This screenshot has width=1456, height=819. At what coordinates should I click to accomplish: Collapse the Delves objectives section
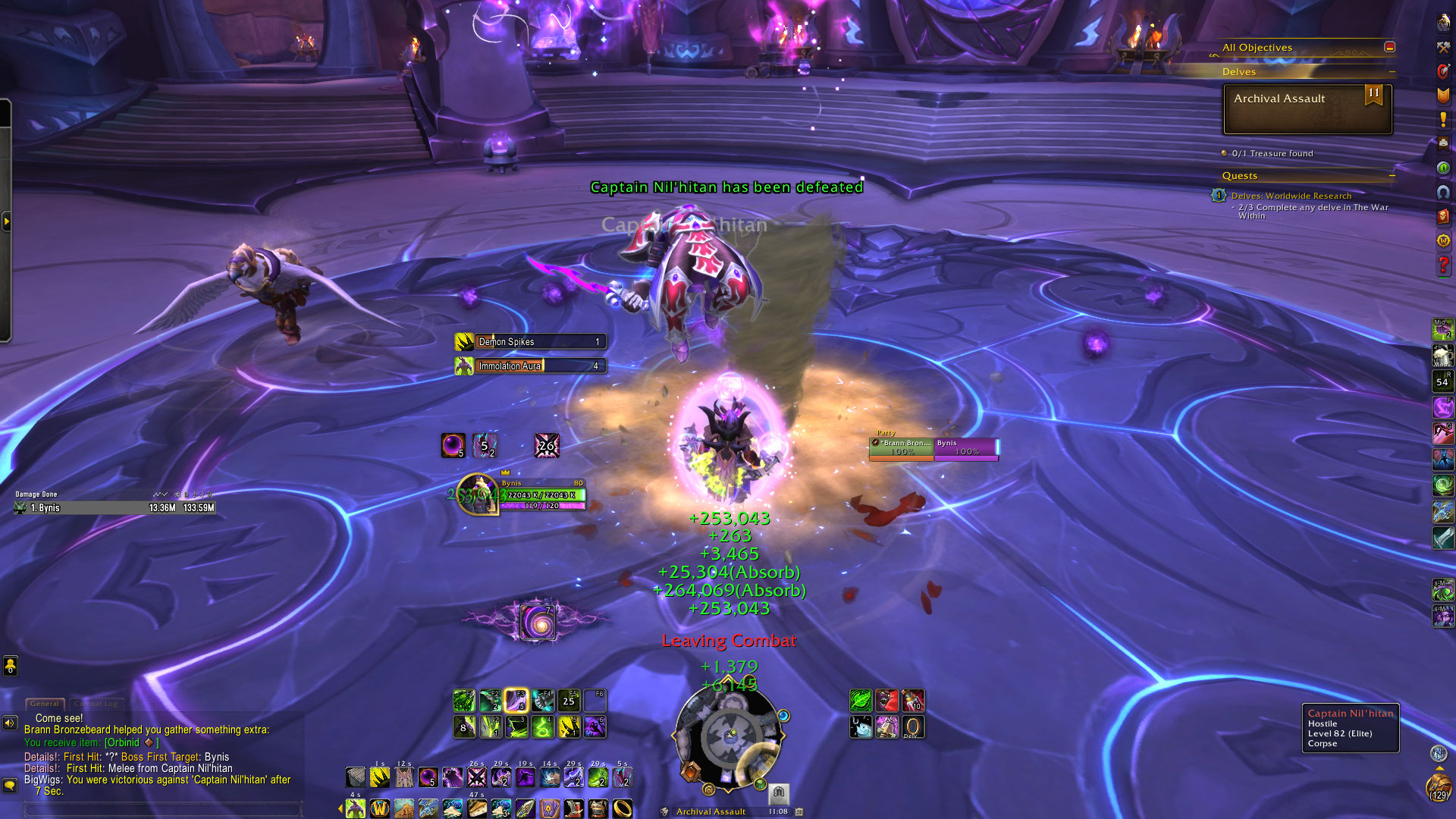1392,72
